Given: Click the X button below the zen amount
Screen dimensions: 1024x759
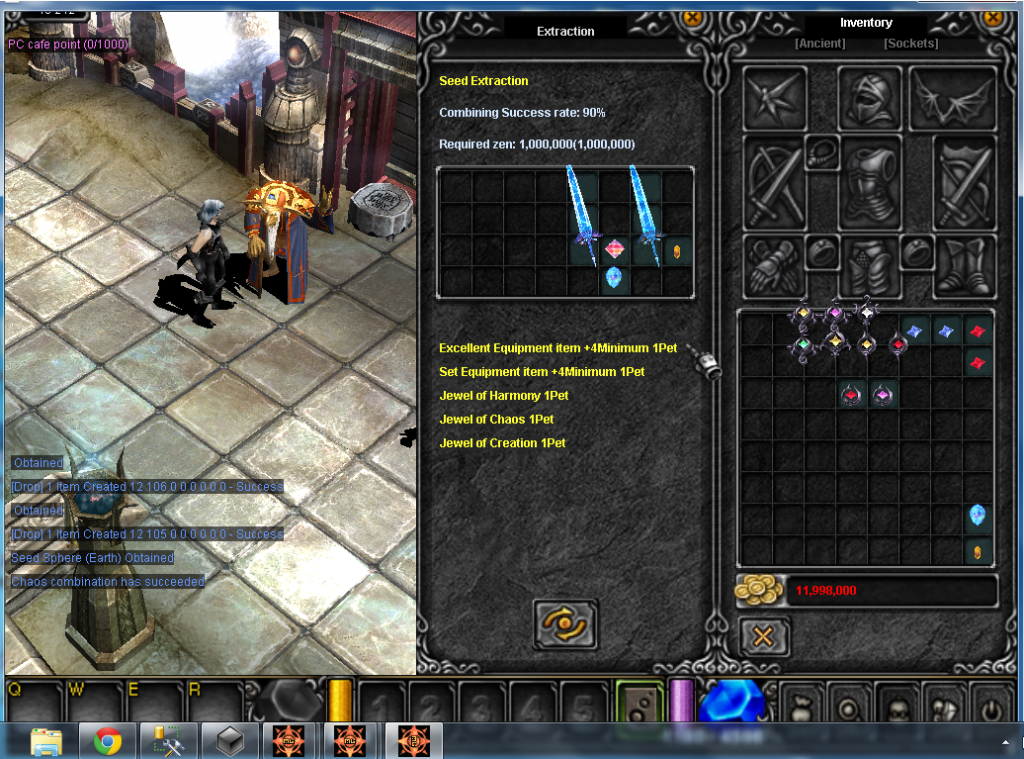Looking at the screenshot, I should tap(764, 637).
